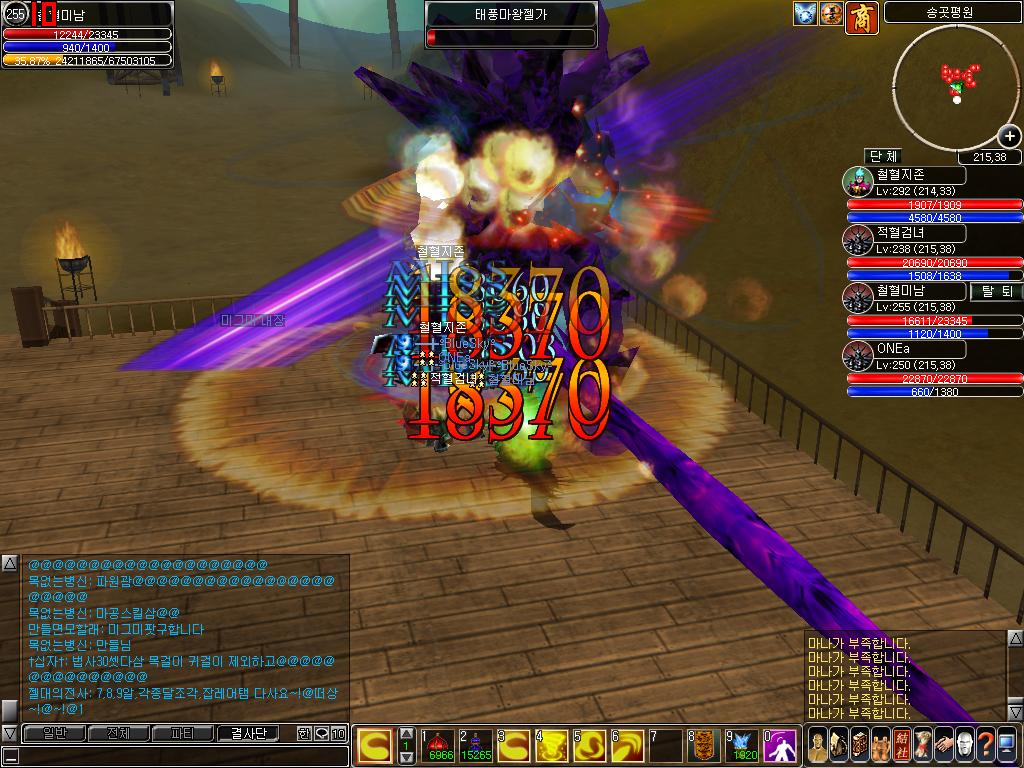Toggle the 단체 party panel button

(x=884, y=156)
